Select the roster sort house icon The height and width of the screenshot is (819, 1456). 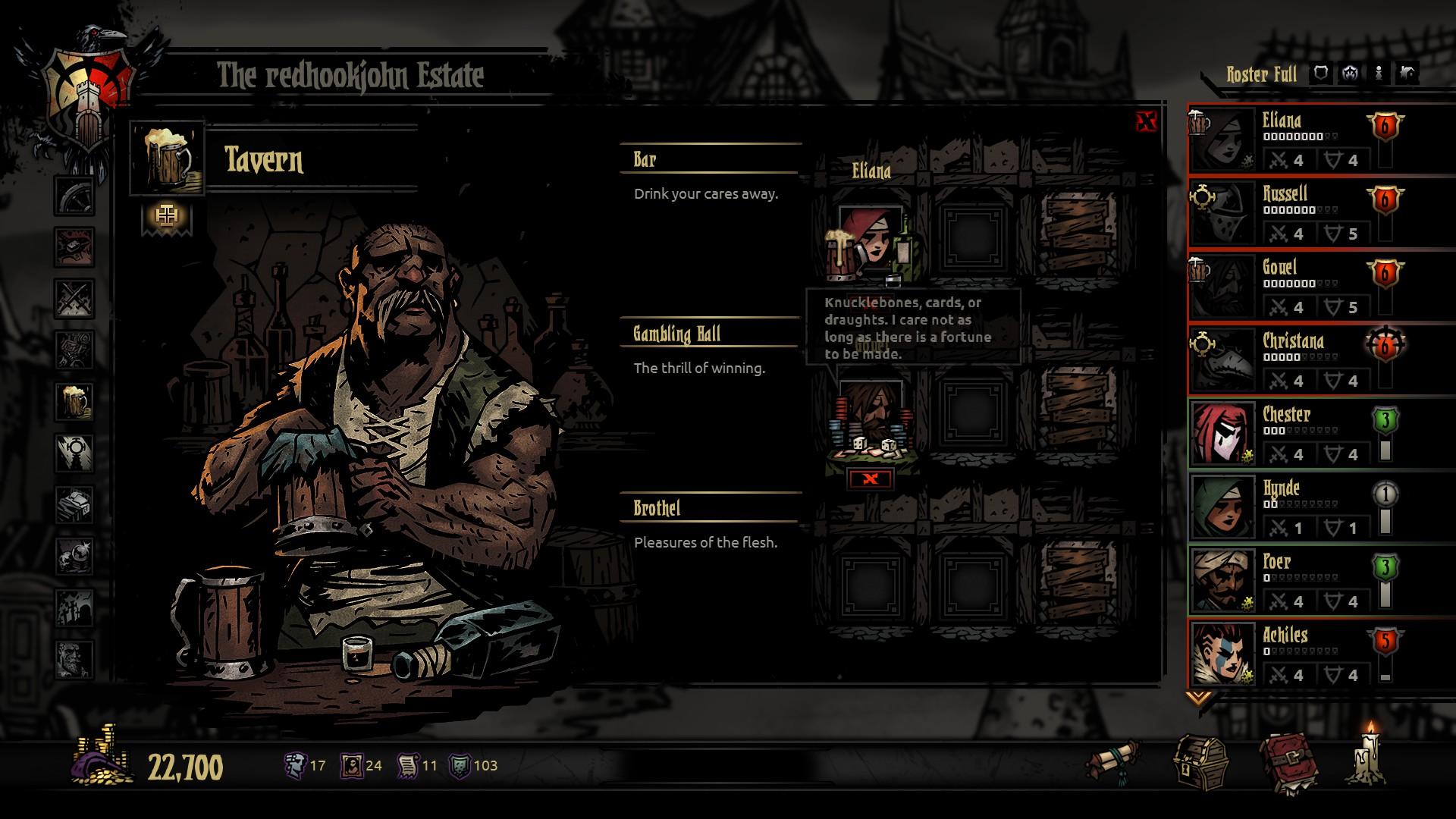1407,73
